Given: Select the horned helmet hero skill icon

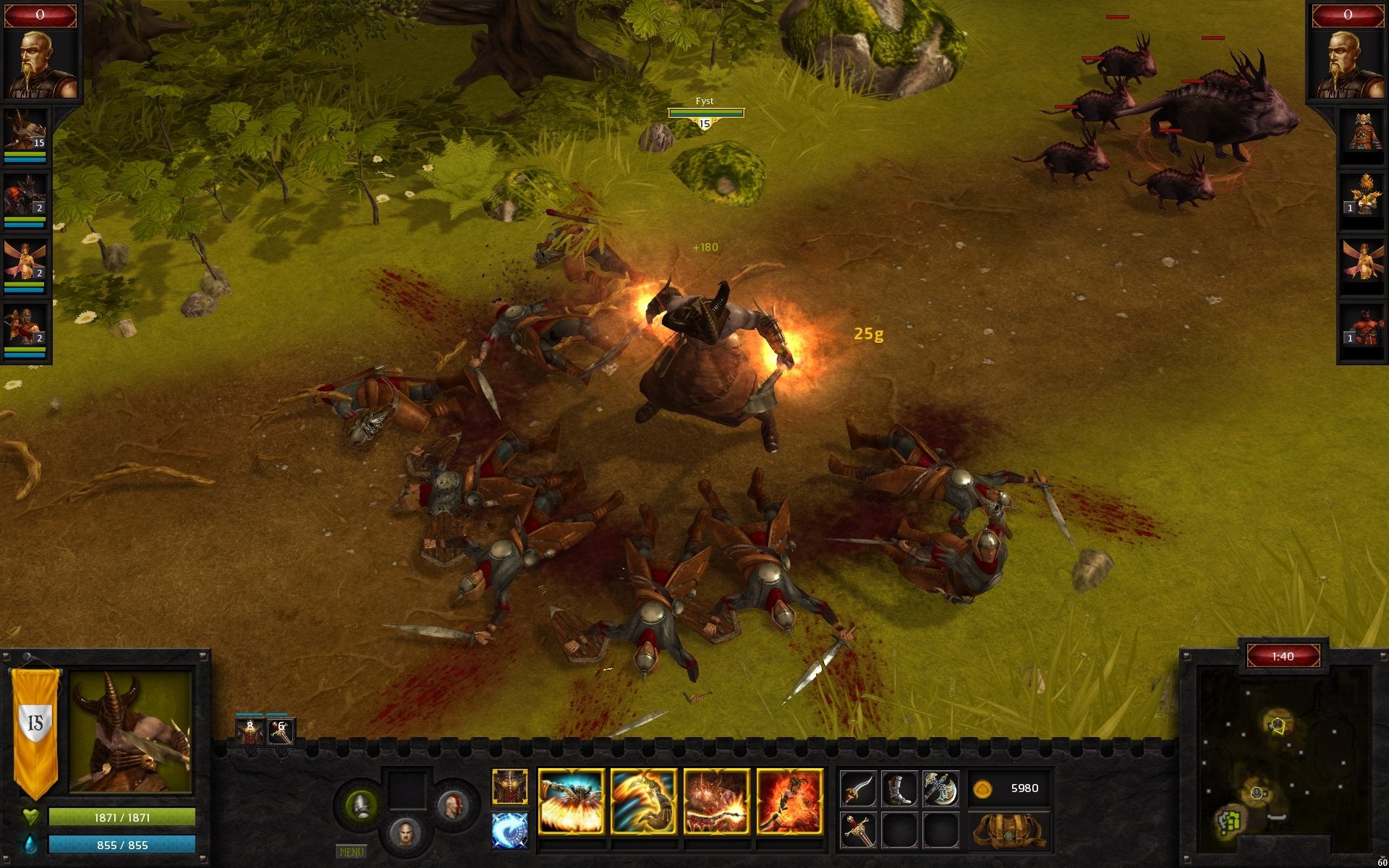Looking at the screenshot, I should pyautogui.click(x=510, y=787).
